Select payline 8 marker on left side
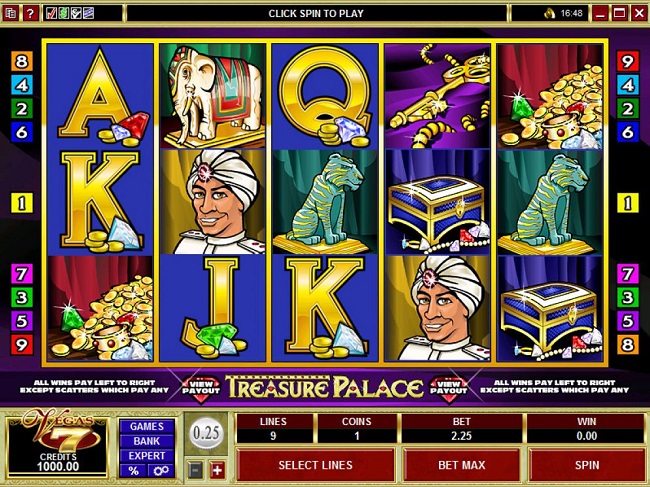The width and height of the screenshot is (650, 487). [x=21, y=59]
